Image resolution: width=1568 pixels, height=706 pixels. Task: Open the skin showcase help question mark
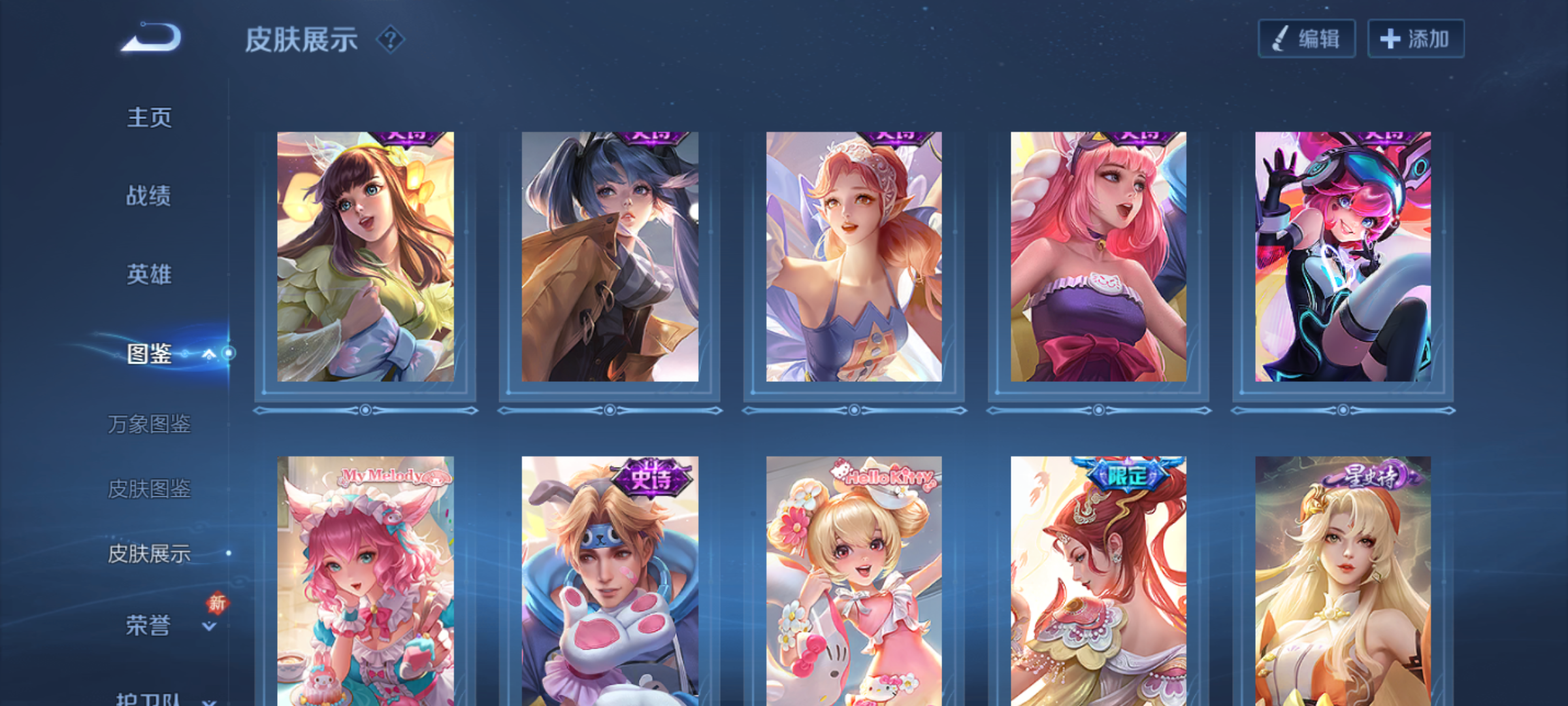[x=391, y=40]
